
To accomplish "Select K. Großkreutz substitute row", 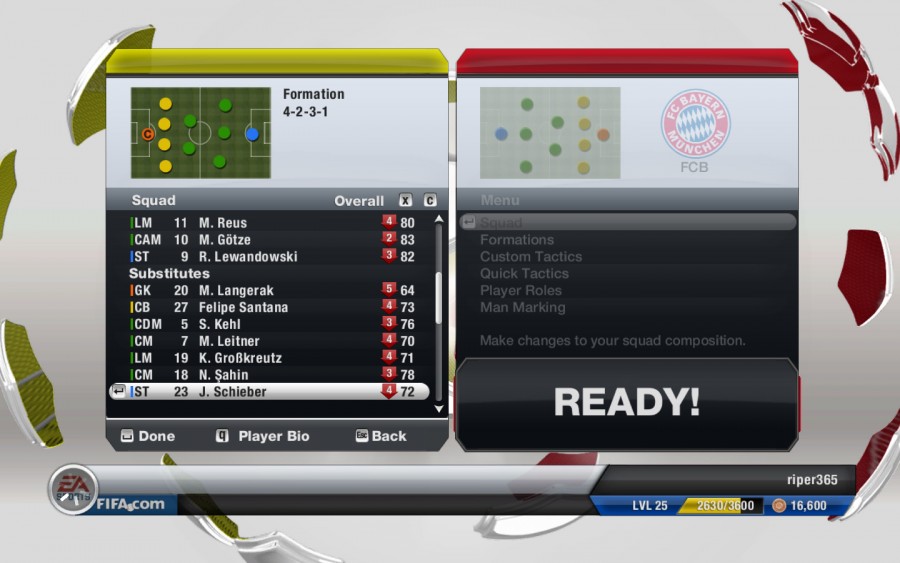I will point(270,358).
